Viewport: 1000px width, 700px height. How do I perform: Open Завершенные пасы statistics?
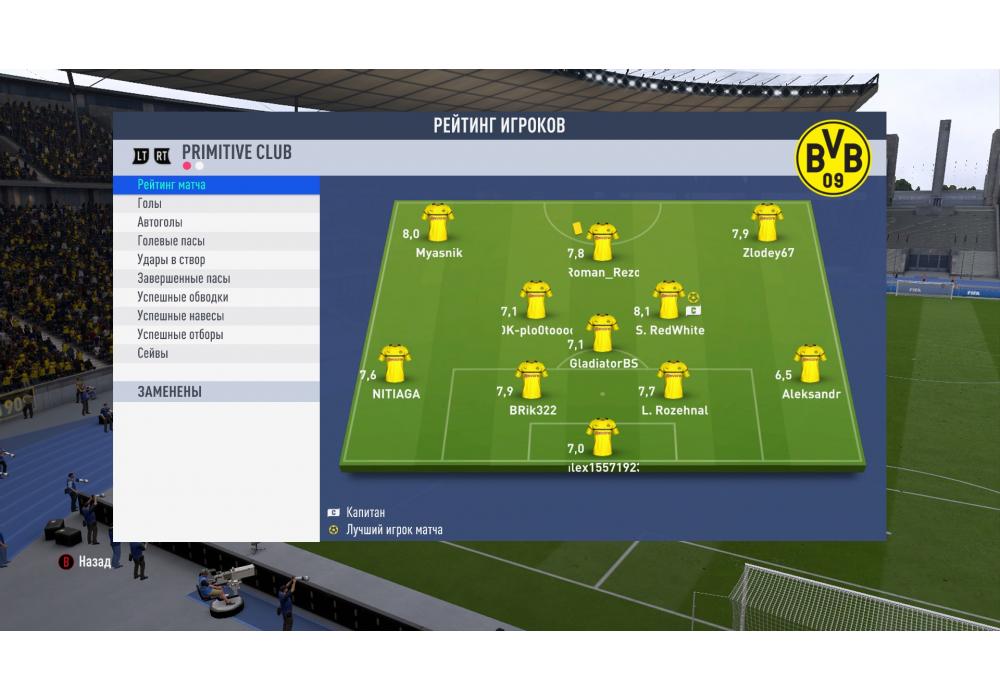coord(184,279)
